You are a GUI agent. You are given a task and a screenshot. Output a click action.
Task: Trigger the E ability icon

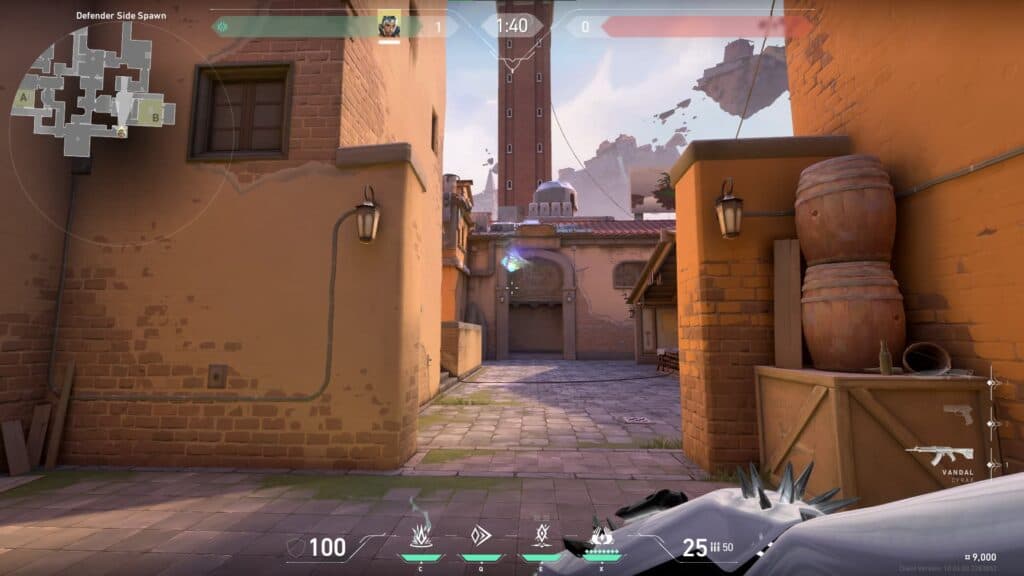click(542, 536)
